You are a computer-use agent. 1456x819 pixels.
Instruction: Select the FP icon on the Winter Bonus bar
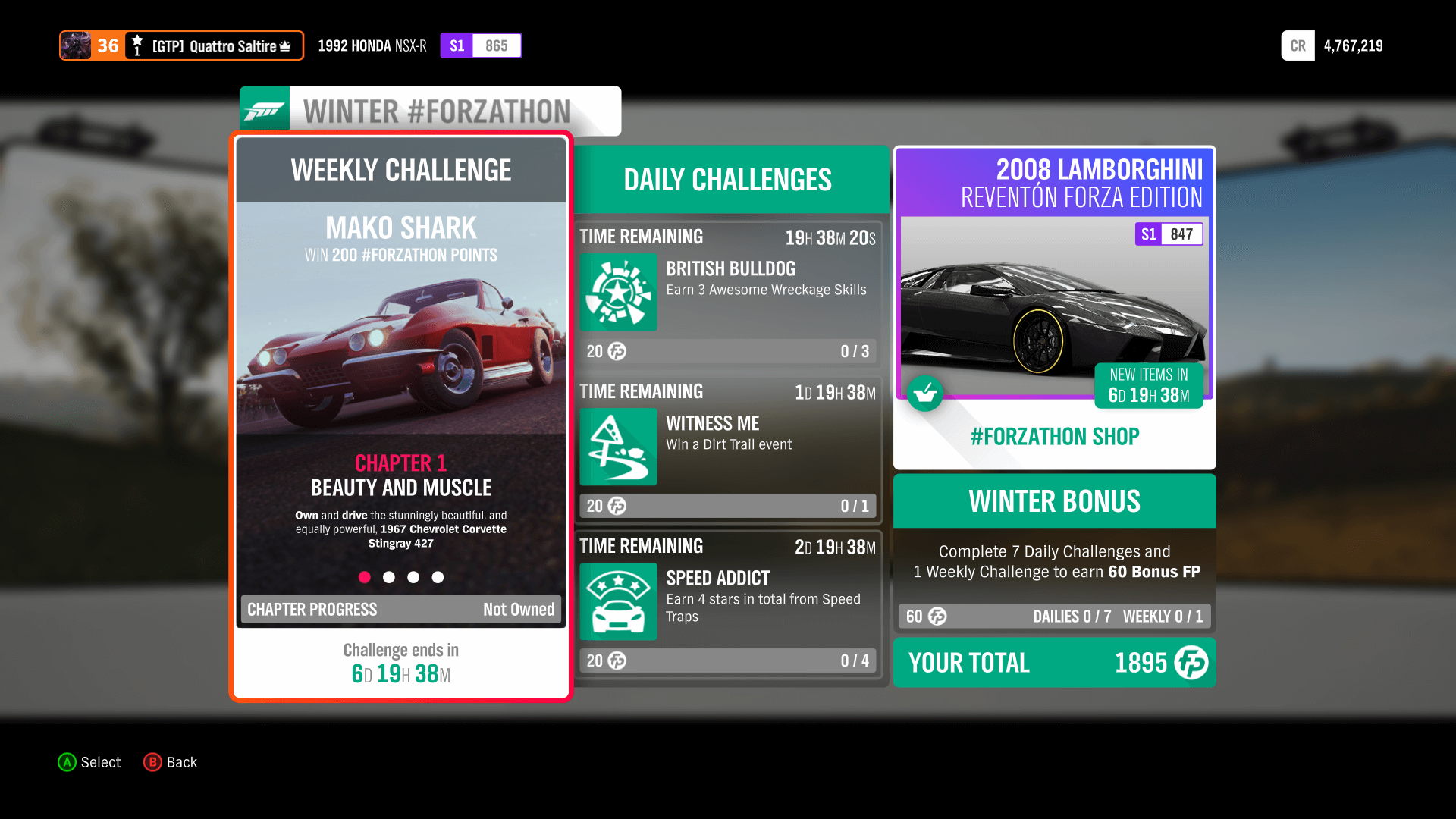click(x=937, y=617)
